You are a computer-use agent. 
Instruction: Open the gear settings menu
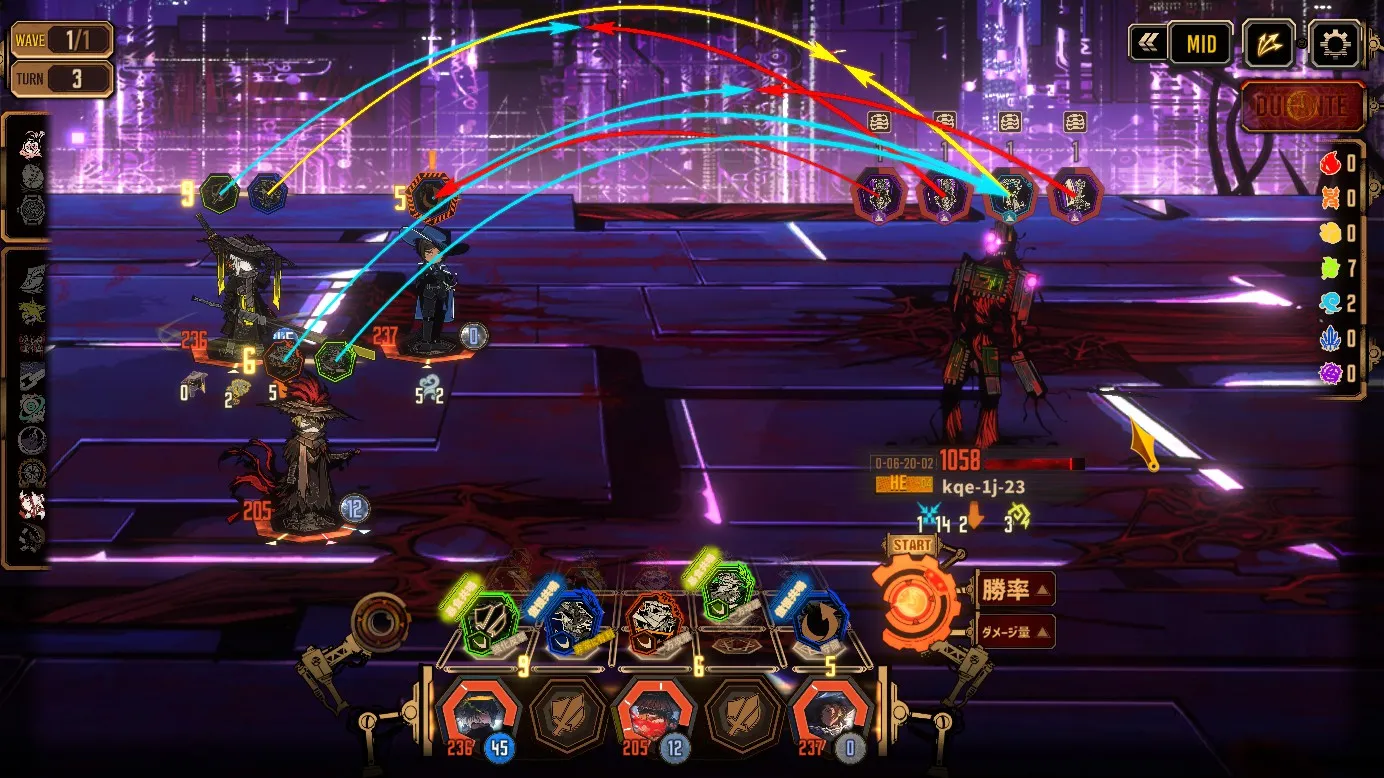click(1335, 45)
